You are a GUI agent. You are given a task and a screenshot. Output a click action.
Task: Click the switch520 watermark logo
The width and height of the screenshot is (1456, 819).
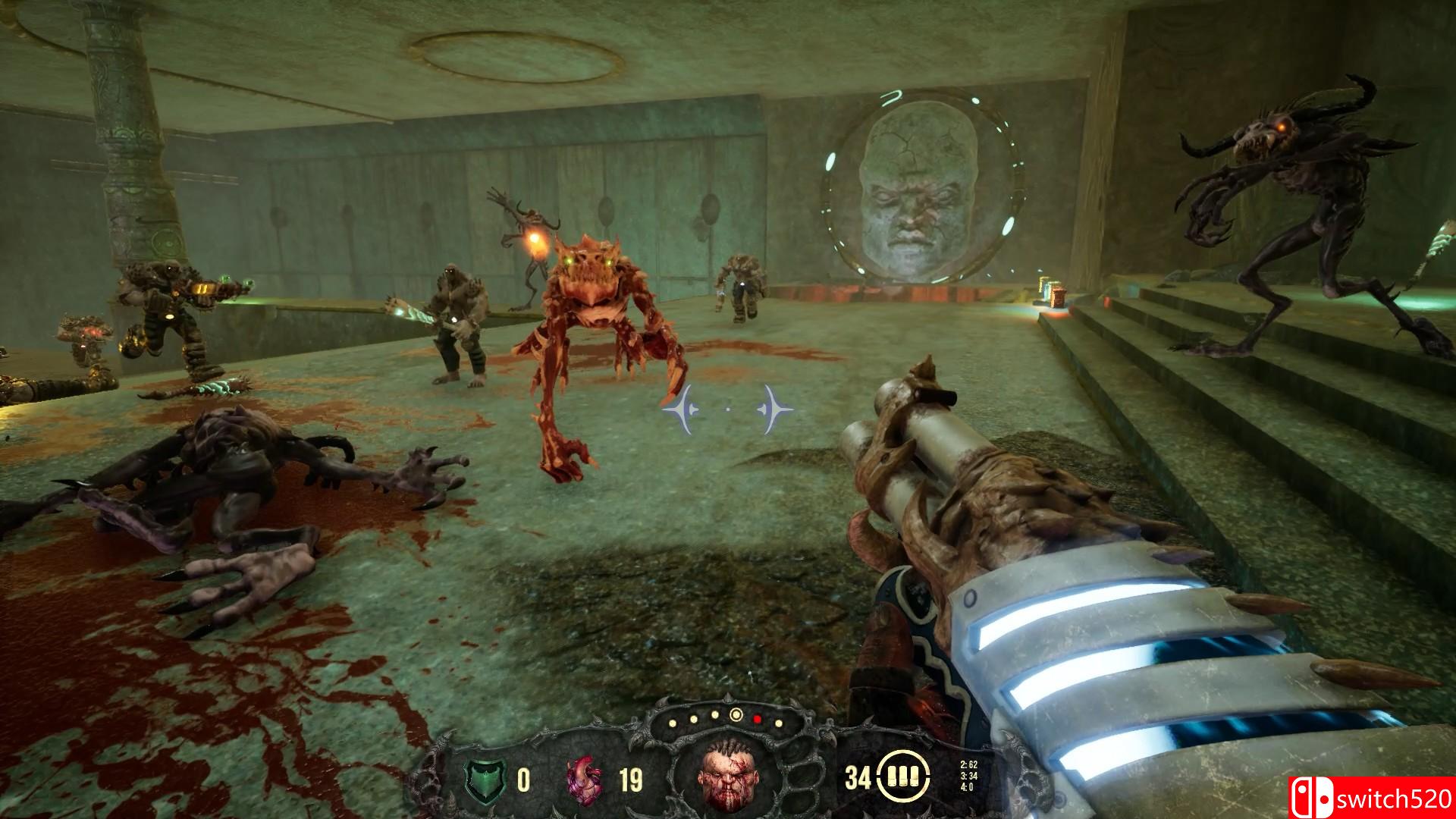(1371, 798)
